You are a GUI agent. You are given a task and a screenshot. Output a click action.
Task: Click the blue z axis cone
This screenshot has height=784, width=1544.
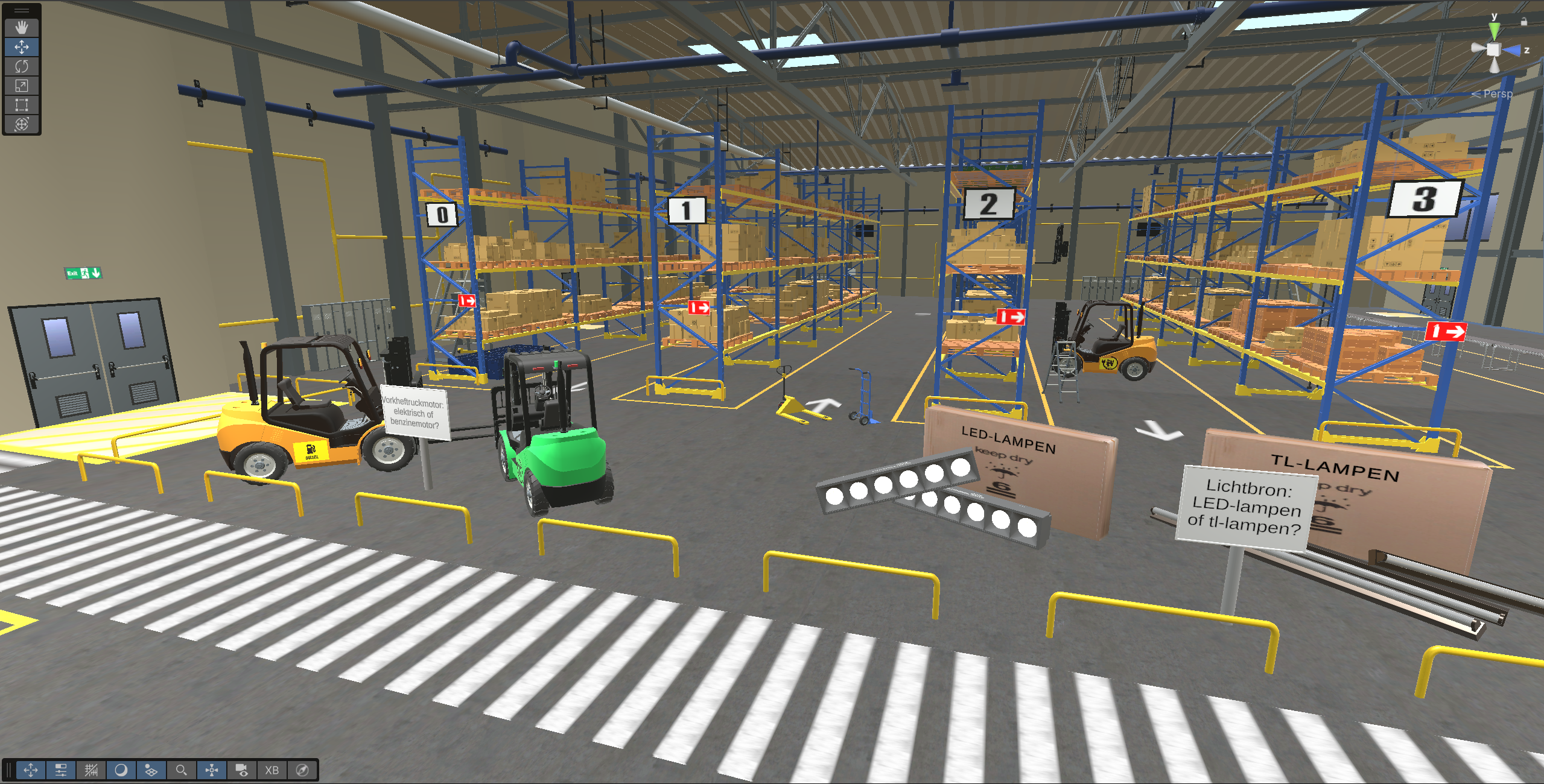coord(1513,51)
